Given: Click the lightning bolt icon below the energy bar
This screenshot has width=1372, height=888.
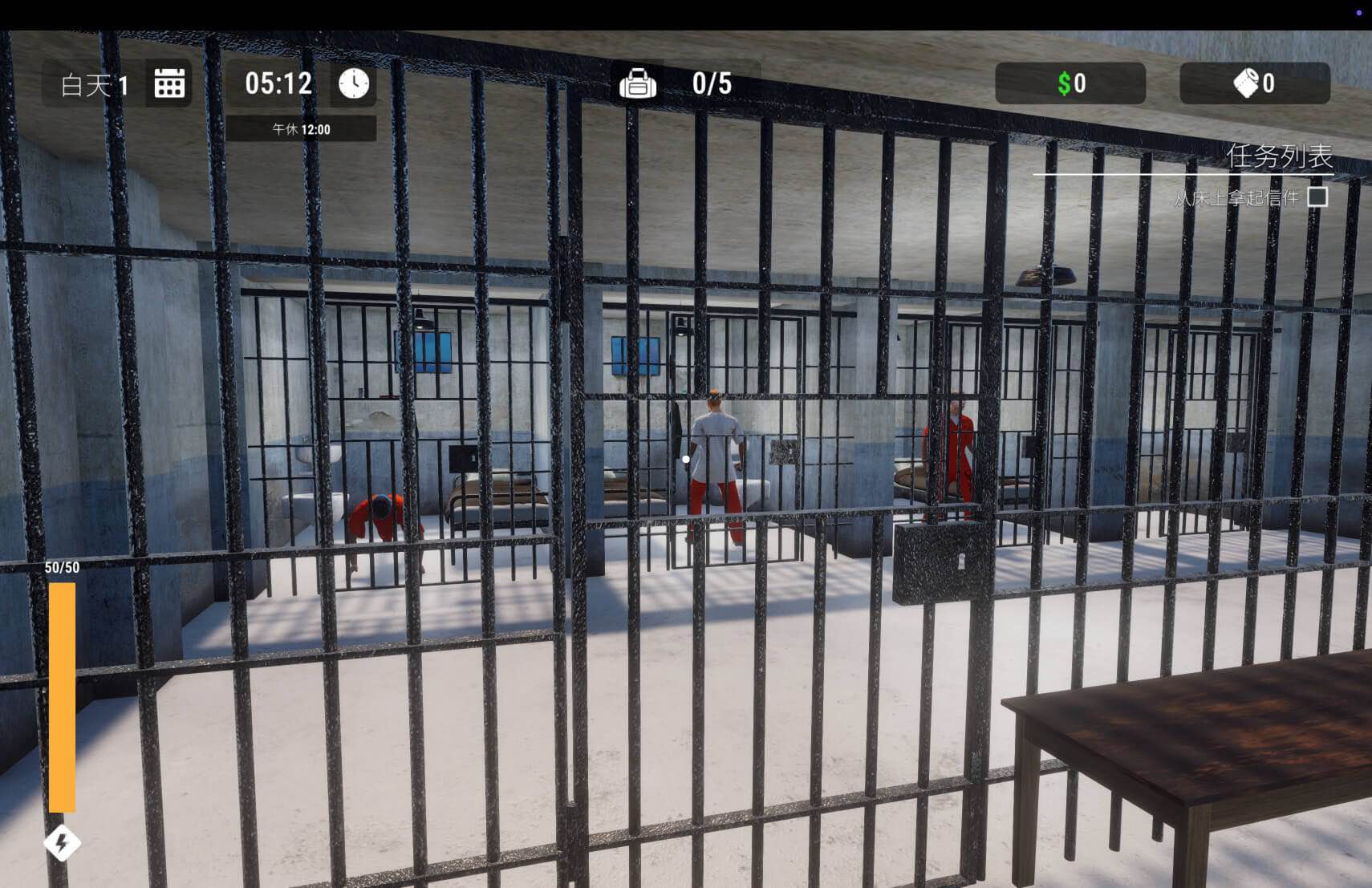Looking at the screenshot, I should [63, 844].
